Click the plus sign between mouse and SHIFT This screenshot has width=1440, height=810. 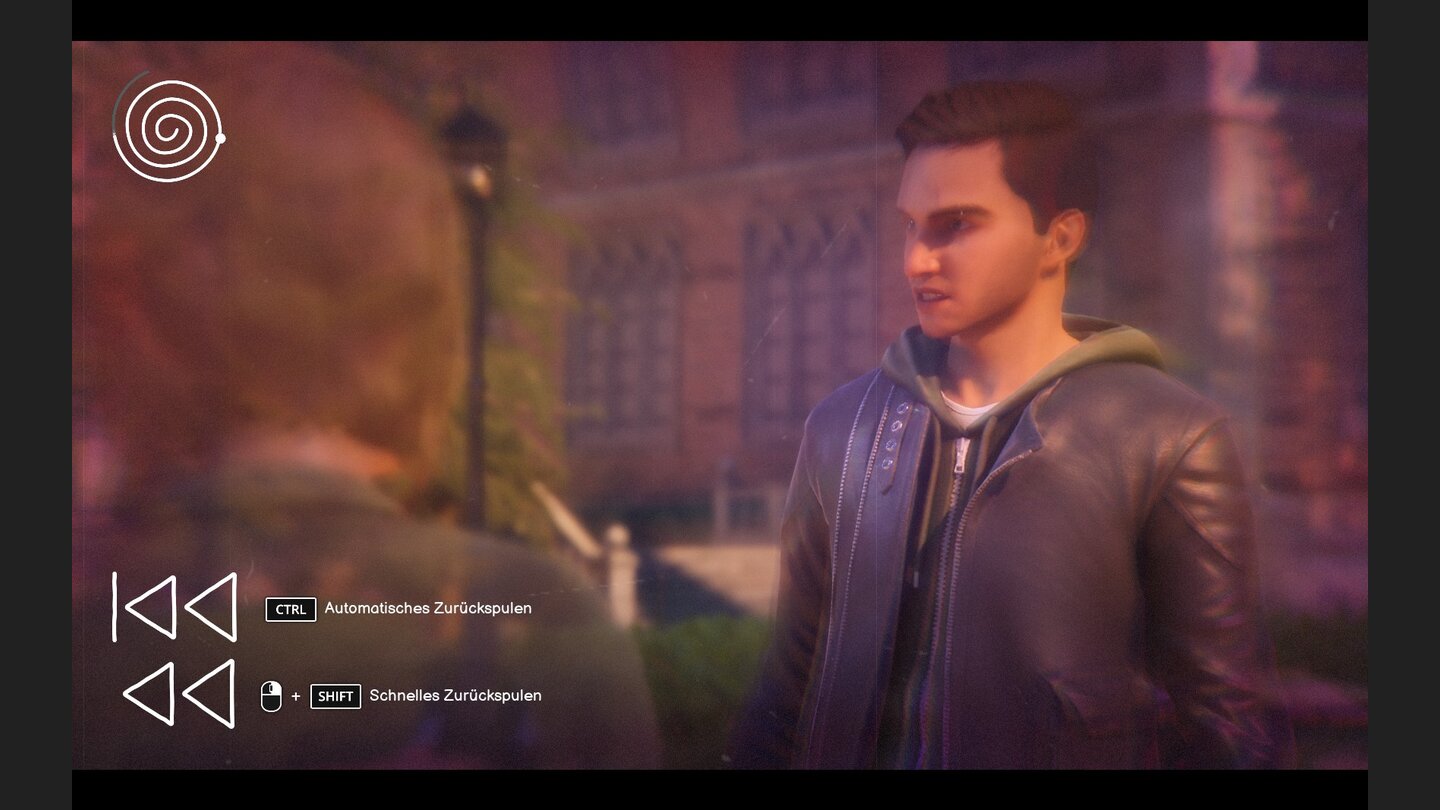pyautogui.click(x=296, y=695)
